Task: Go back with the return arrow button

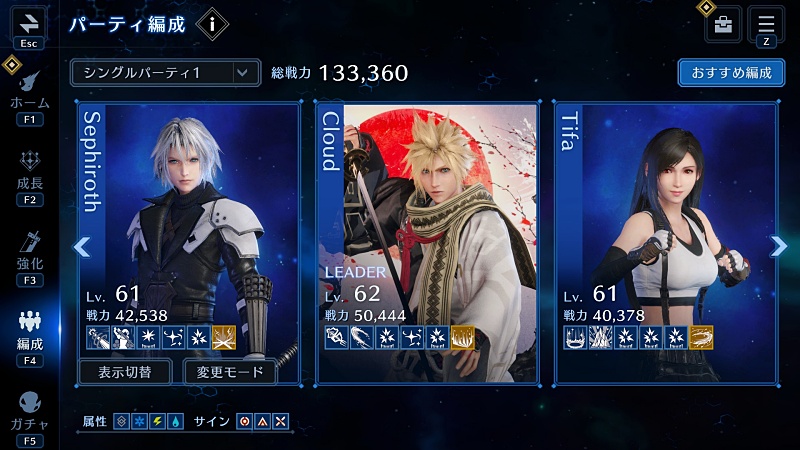Action: pos(28,24)
